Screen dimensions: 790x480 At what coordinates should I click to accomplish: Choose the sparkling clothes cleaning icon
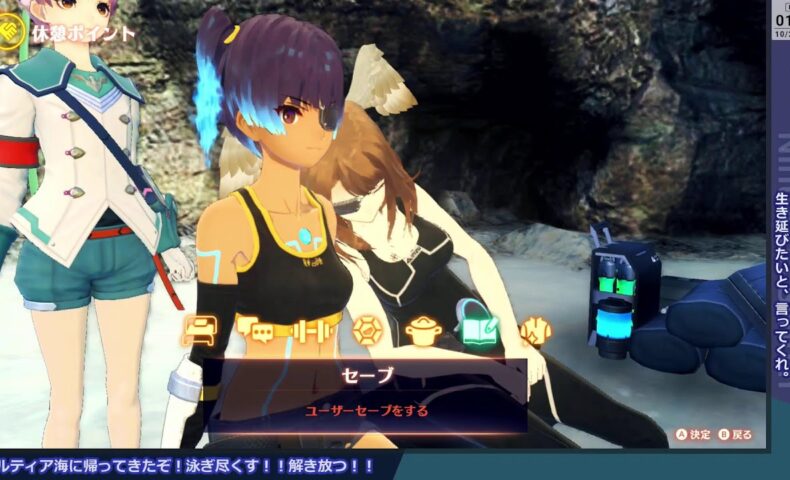[536, 330]
